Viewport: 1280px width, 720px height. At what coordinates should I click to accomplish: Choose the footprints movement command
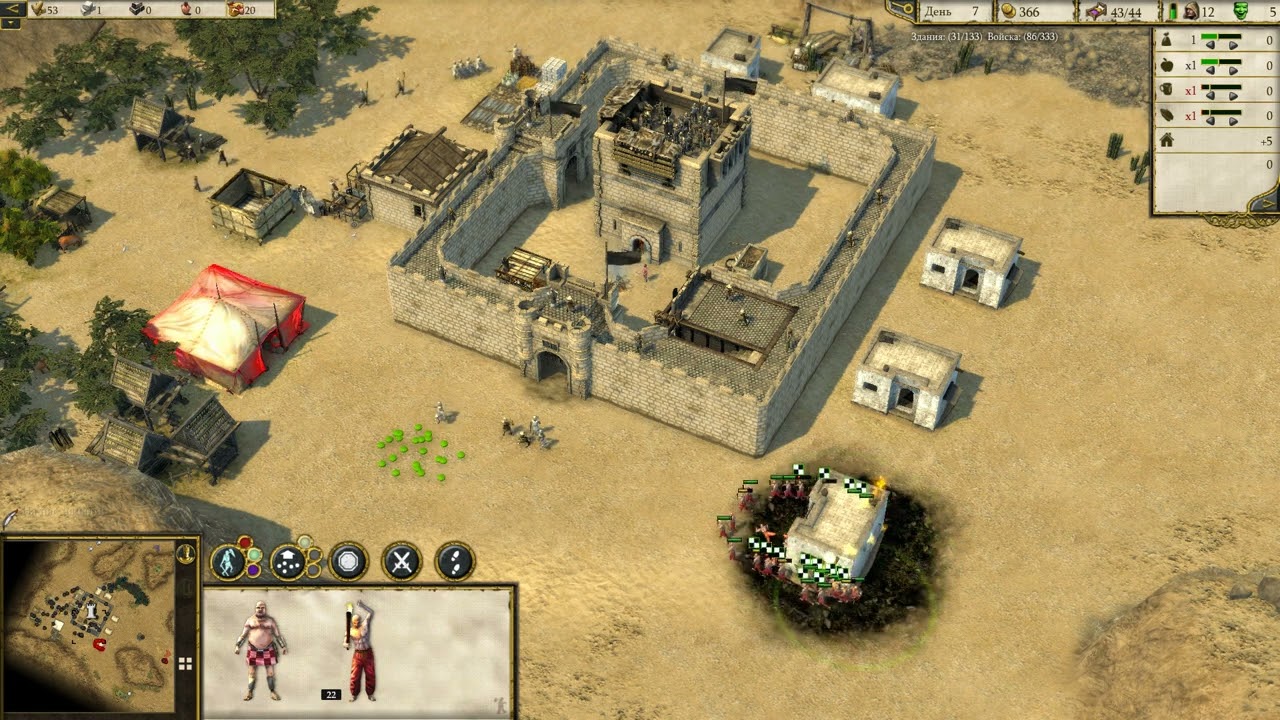(x=456, y=562)
